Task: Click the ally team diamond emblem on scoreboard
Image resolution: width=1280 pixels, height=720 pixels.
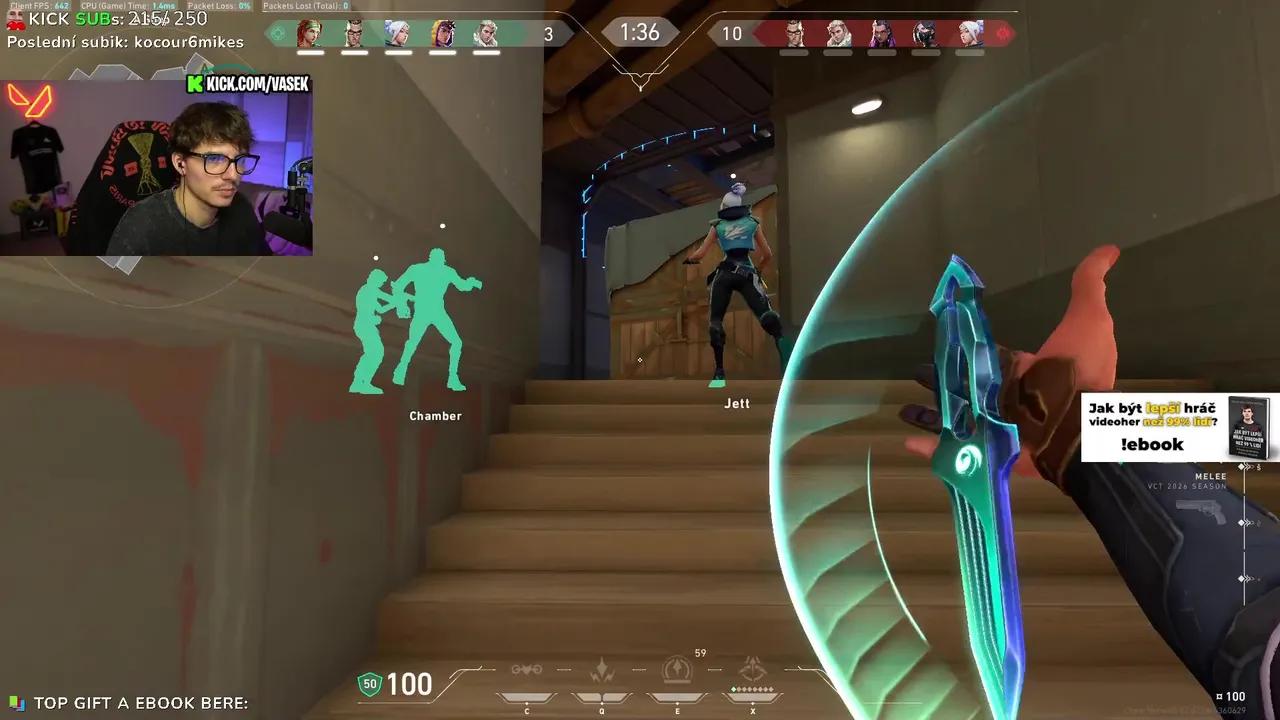Action: pos(277,33)
